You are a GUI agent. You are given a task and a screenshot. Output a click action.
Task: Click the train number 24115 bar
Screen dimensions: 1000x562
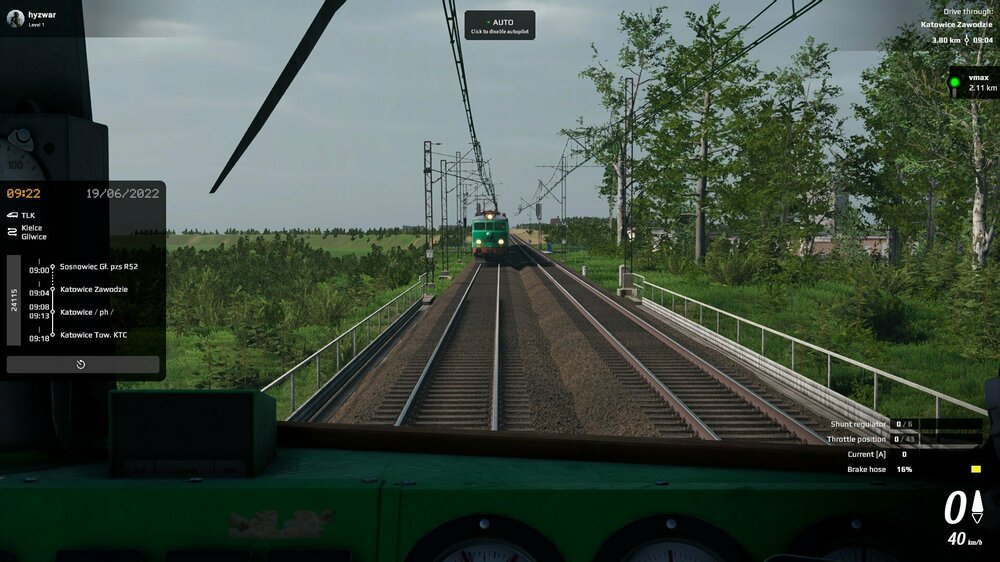pos(14,300)
